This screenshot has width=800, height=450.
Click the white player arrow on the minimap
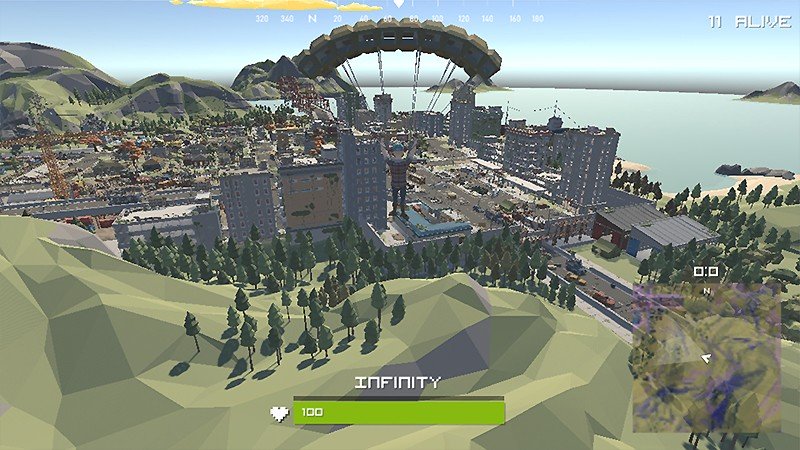pos(706,356)
